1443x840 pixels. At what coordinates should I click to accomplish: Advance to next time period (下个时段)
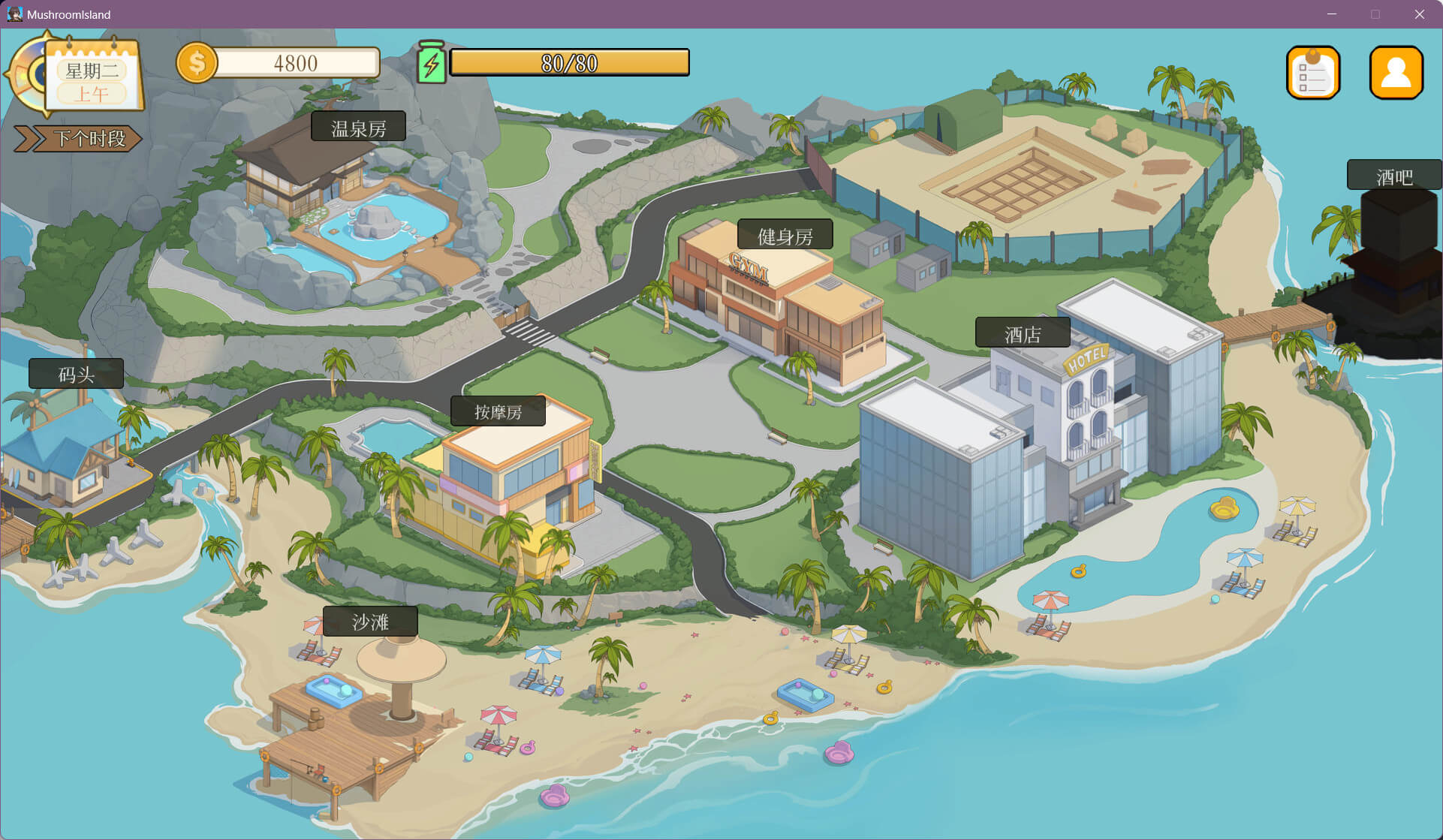coord(80,139)
